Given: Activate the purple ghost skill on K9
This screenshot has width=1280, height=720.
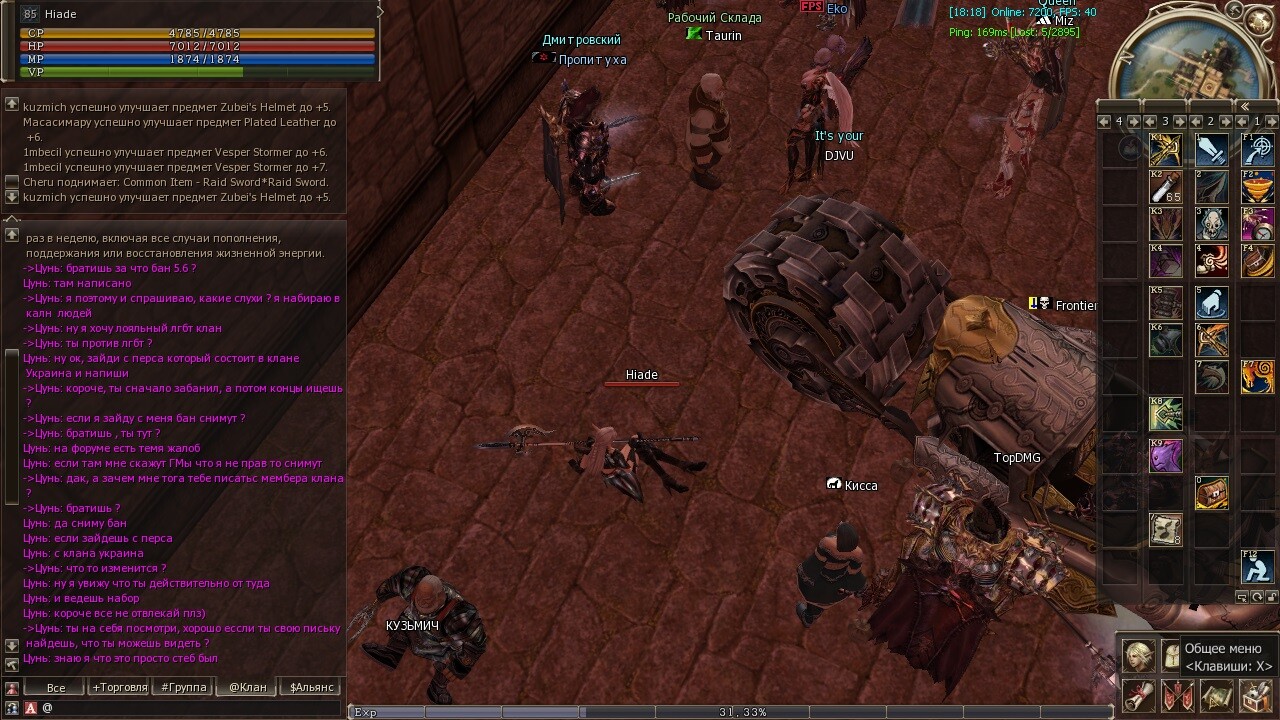Looking at the screenshot, I should (x=1166, y=456).
